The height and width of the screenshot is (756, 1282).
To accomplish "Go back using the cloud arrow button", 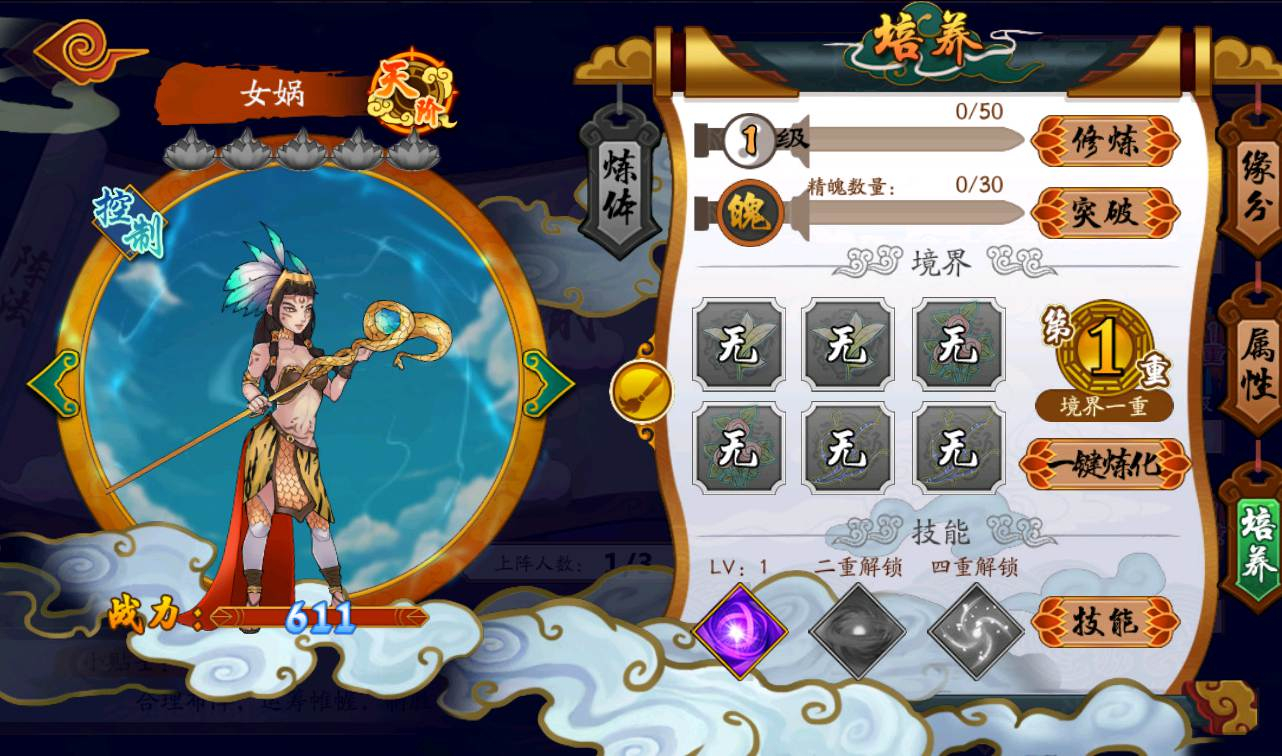I will 86,50.
